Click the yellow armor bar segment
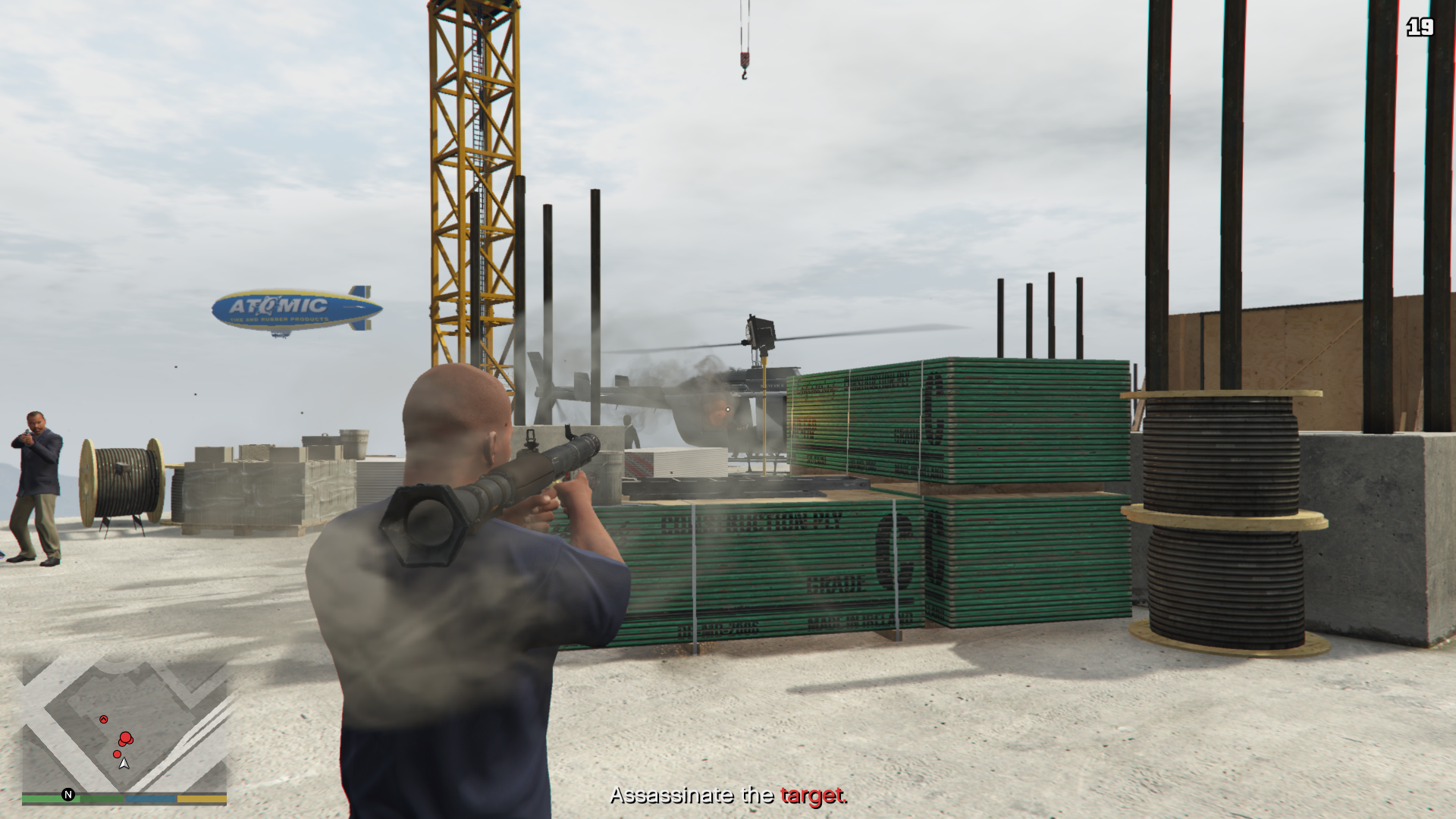Viewport: 1456px width, 819px height. point(202,799)
